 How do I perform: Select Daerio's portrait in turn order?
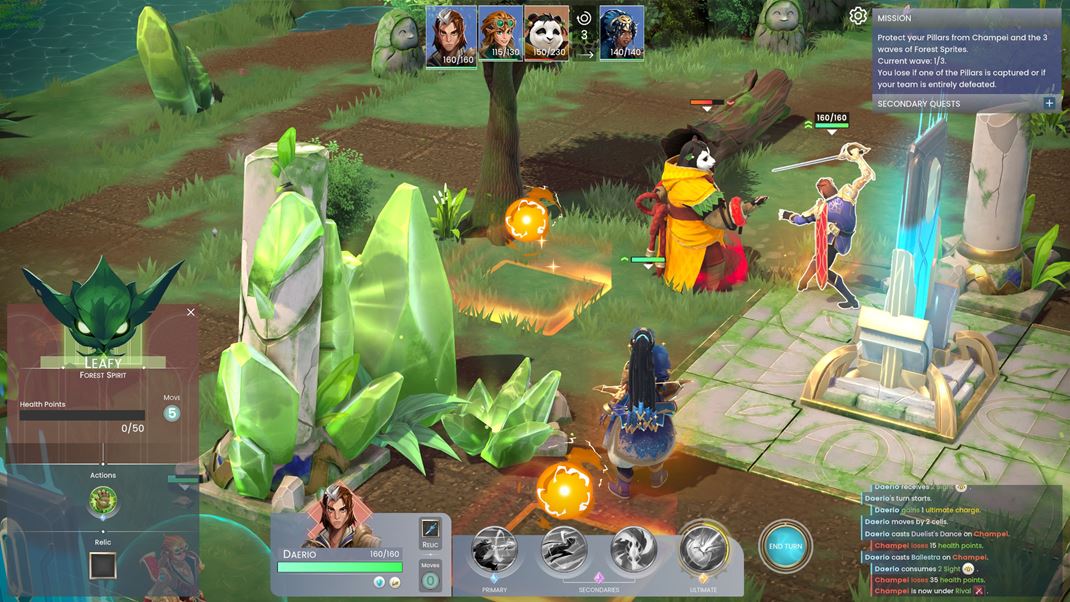451,36
